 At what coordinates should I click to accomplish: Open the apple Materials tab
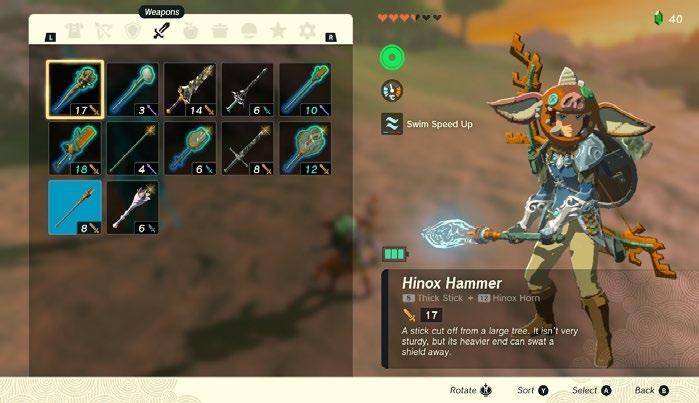pyautogui.click(x=190, y=31)
